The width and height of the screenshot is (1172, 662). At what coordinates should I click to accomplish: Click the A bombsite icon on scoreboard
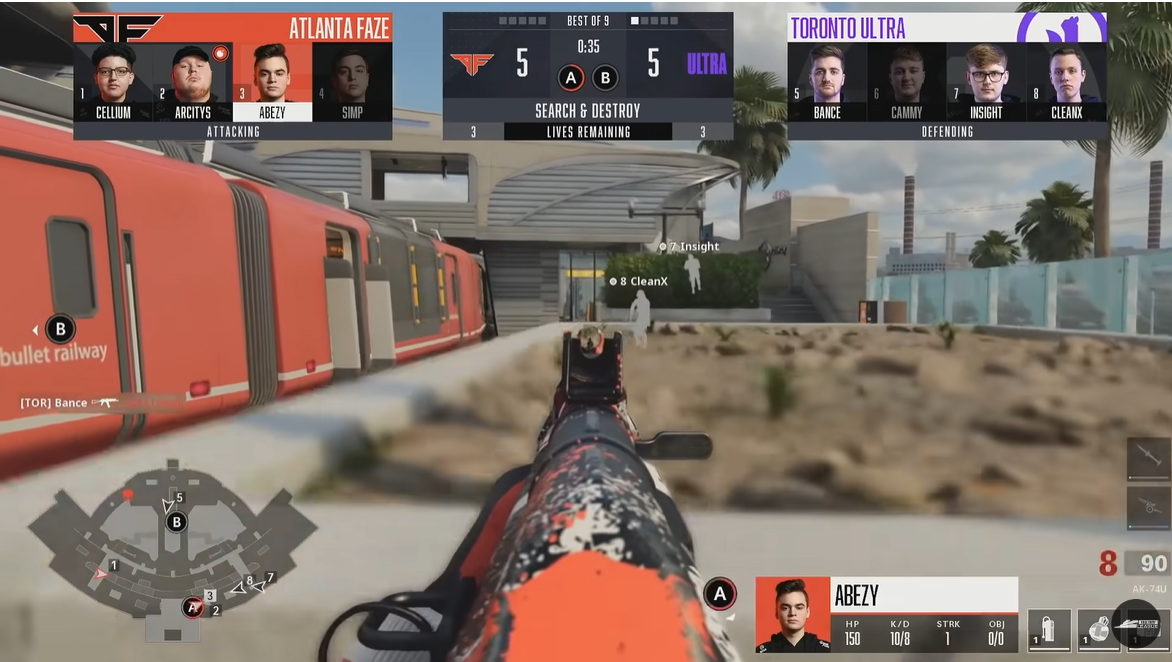point(572,78)
